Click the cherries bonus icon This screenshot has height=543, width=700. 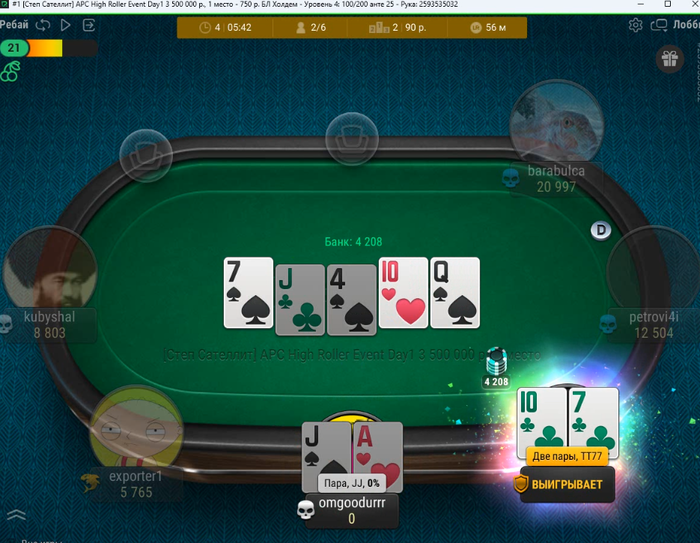click(x=10, y=69)
